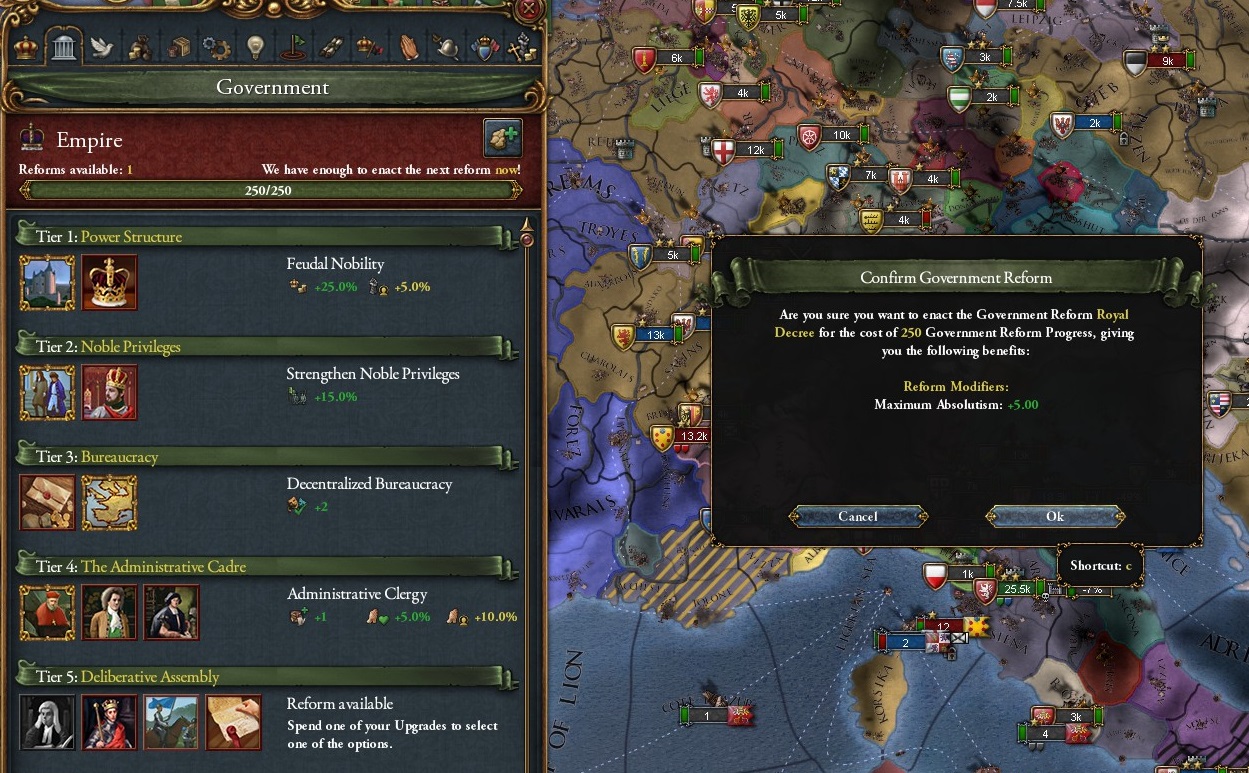The height and width of the screenshot is (773, 1249).
Task: Open the green flag Missions tab
Action: [293, 46]
